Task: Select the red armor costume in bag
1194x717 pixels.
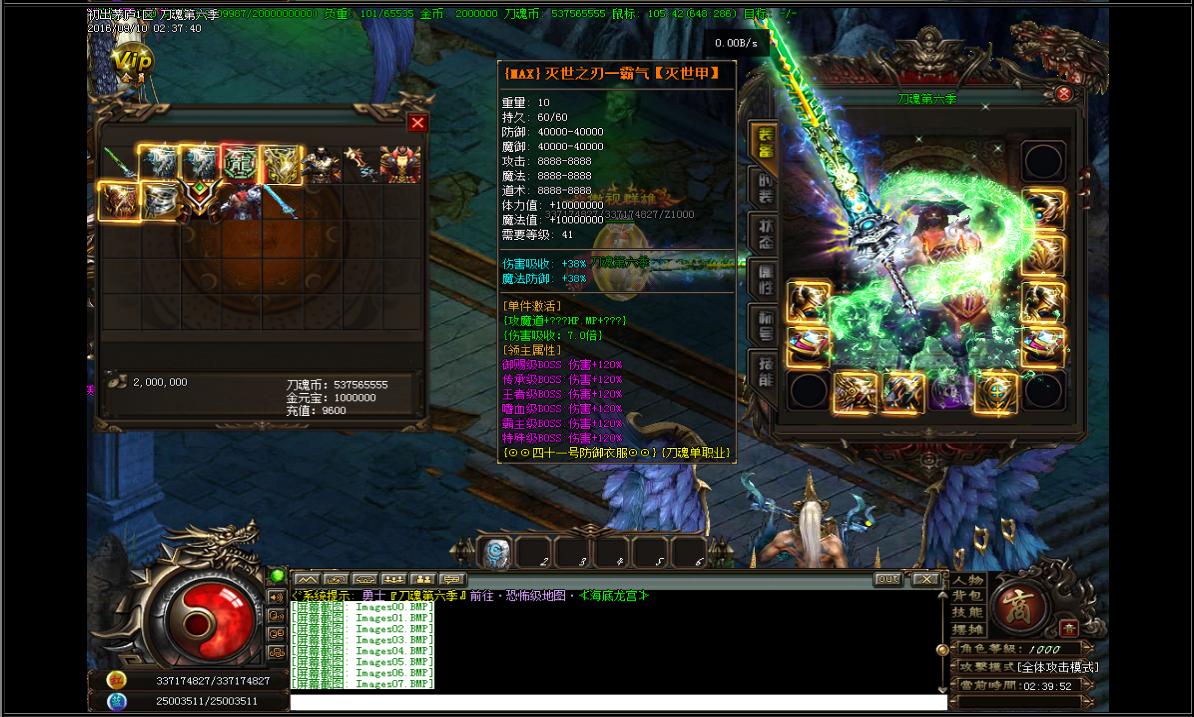Action: point(400,163)
